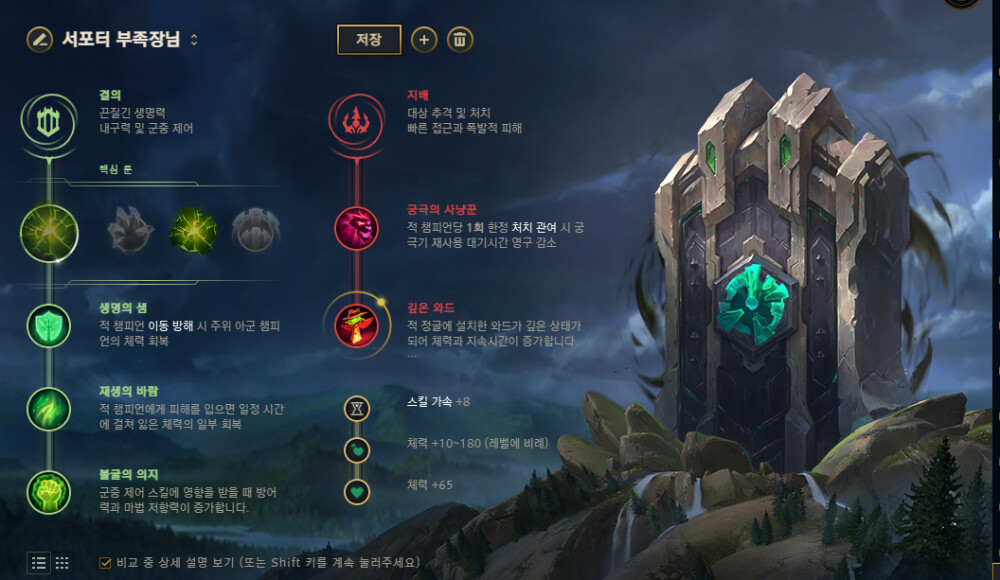Change the 스킬 가속 +8 stat shard

tap(357, 408)
